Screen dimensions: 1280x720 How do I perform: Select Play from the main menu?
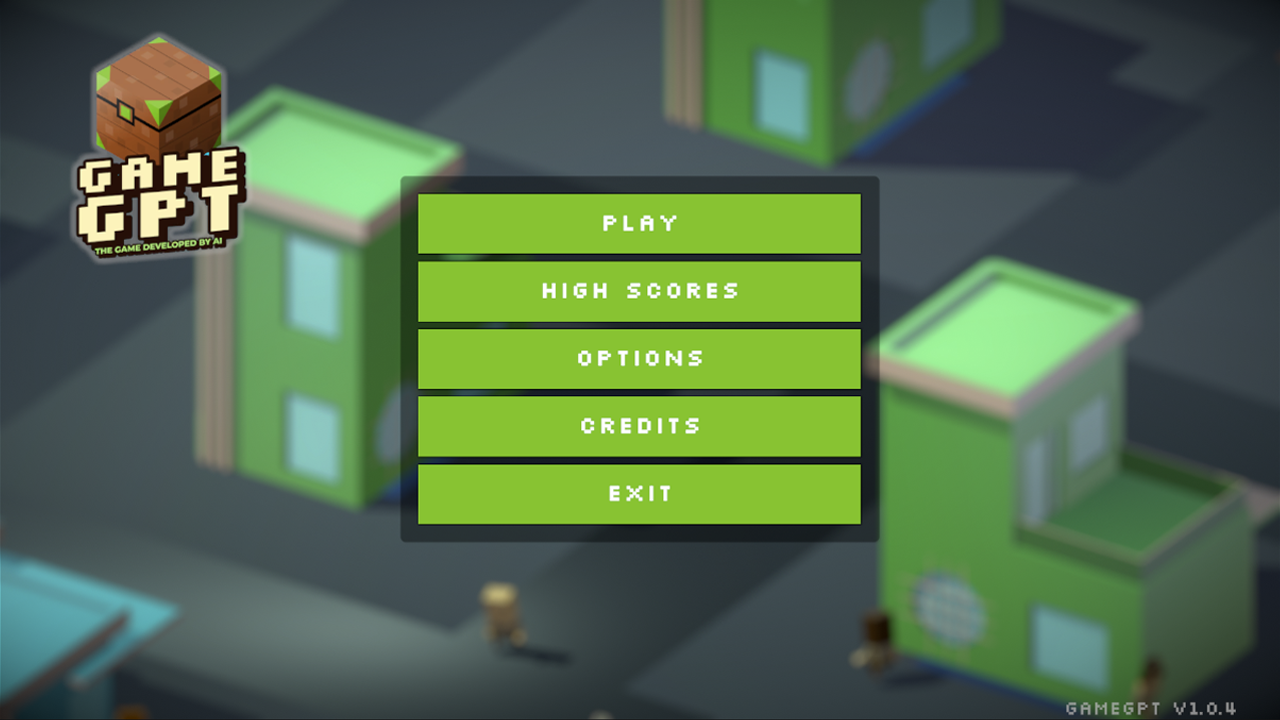click(x=639, y=223)
